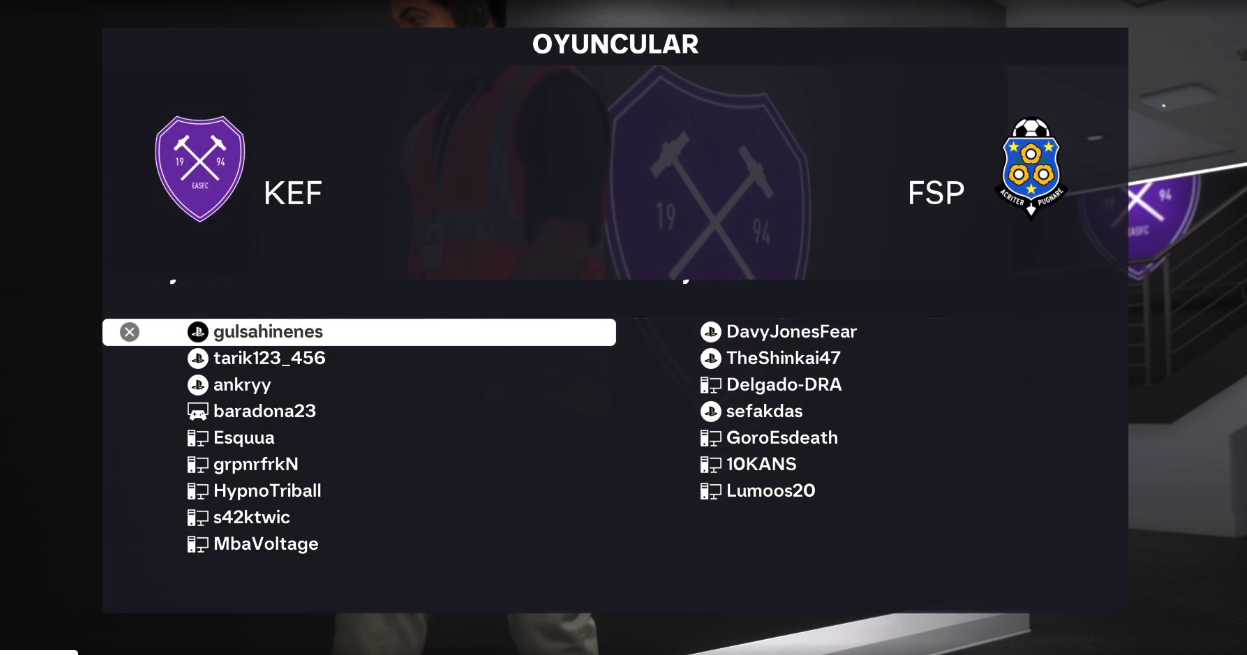
Task: Pick Esquua from the KEF roster
Action: pyautogui.click(x=244, y=438)
